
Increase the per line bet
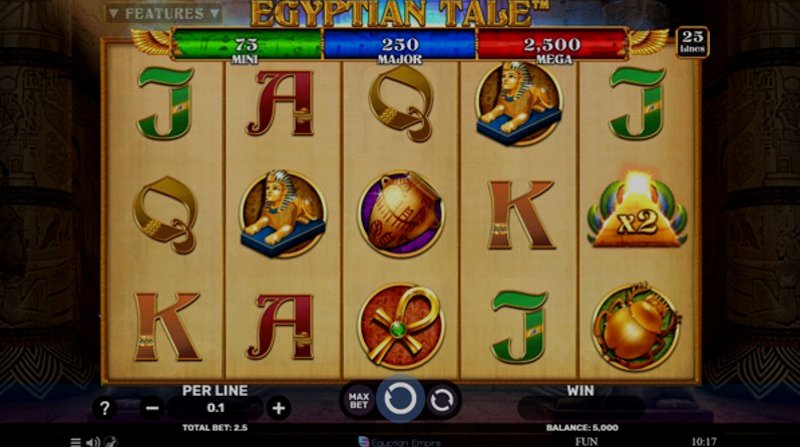coord(279,407)
